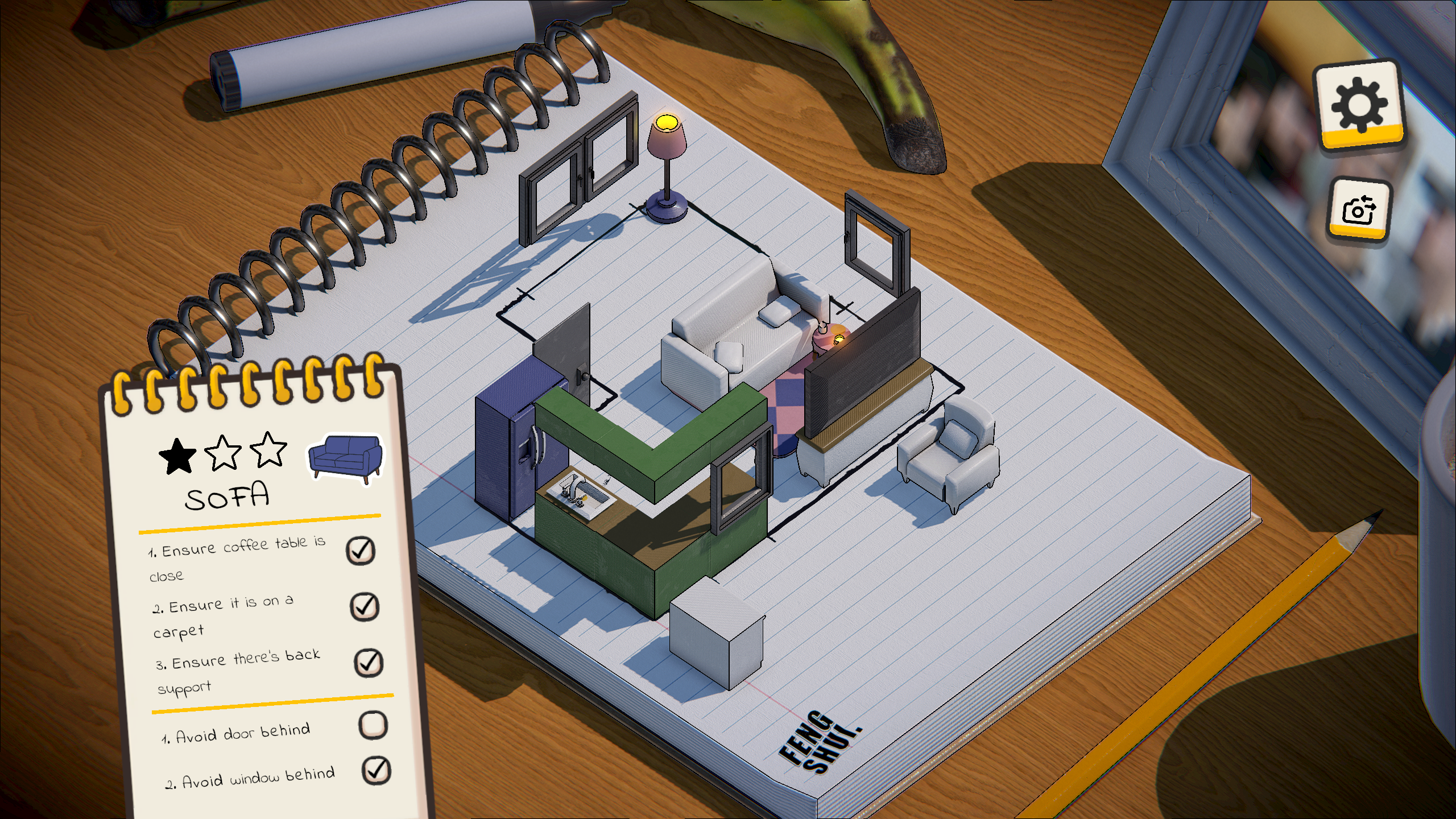The image size is (1456, 819).
Task: Click the 'Avoid window behind' checkbox
Action: pyautogui.click(x=376, y=771)
